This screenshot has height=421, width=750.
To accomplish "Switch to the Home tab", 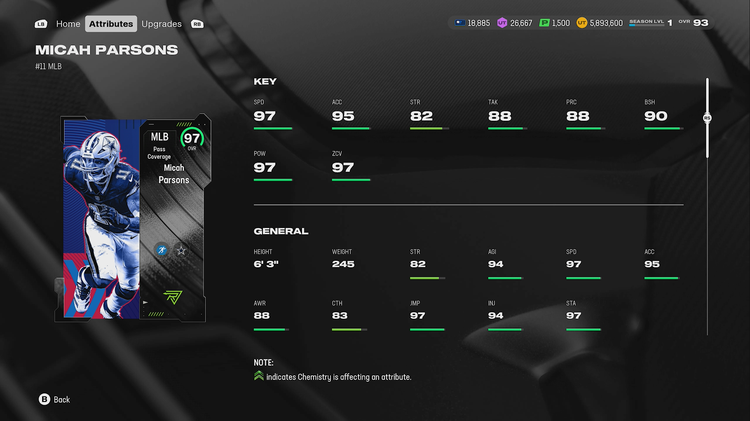I will [x=68, y=23].
